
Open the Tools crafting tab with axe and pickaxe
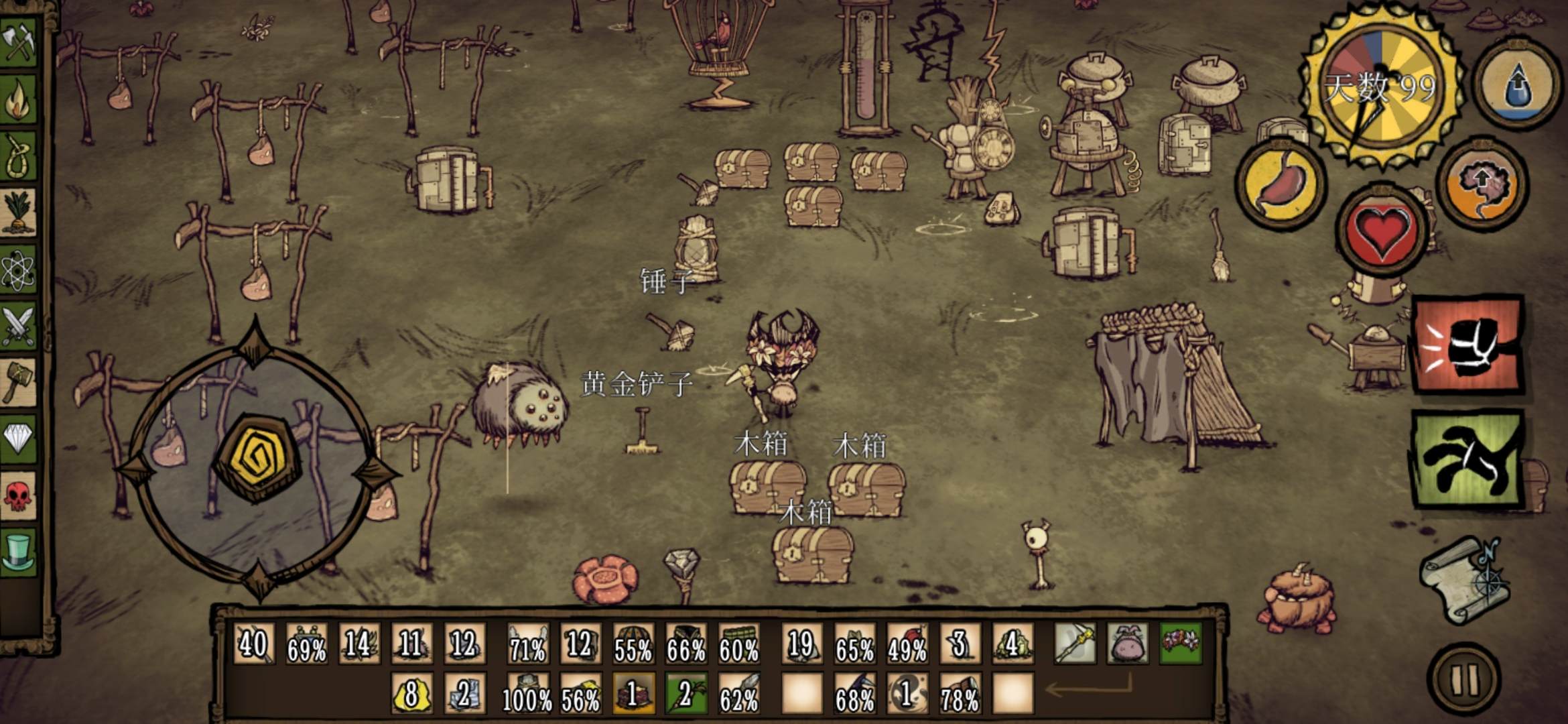pyautogui.click(x=19, y=42)
